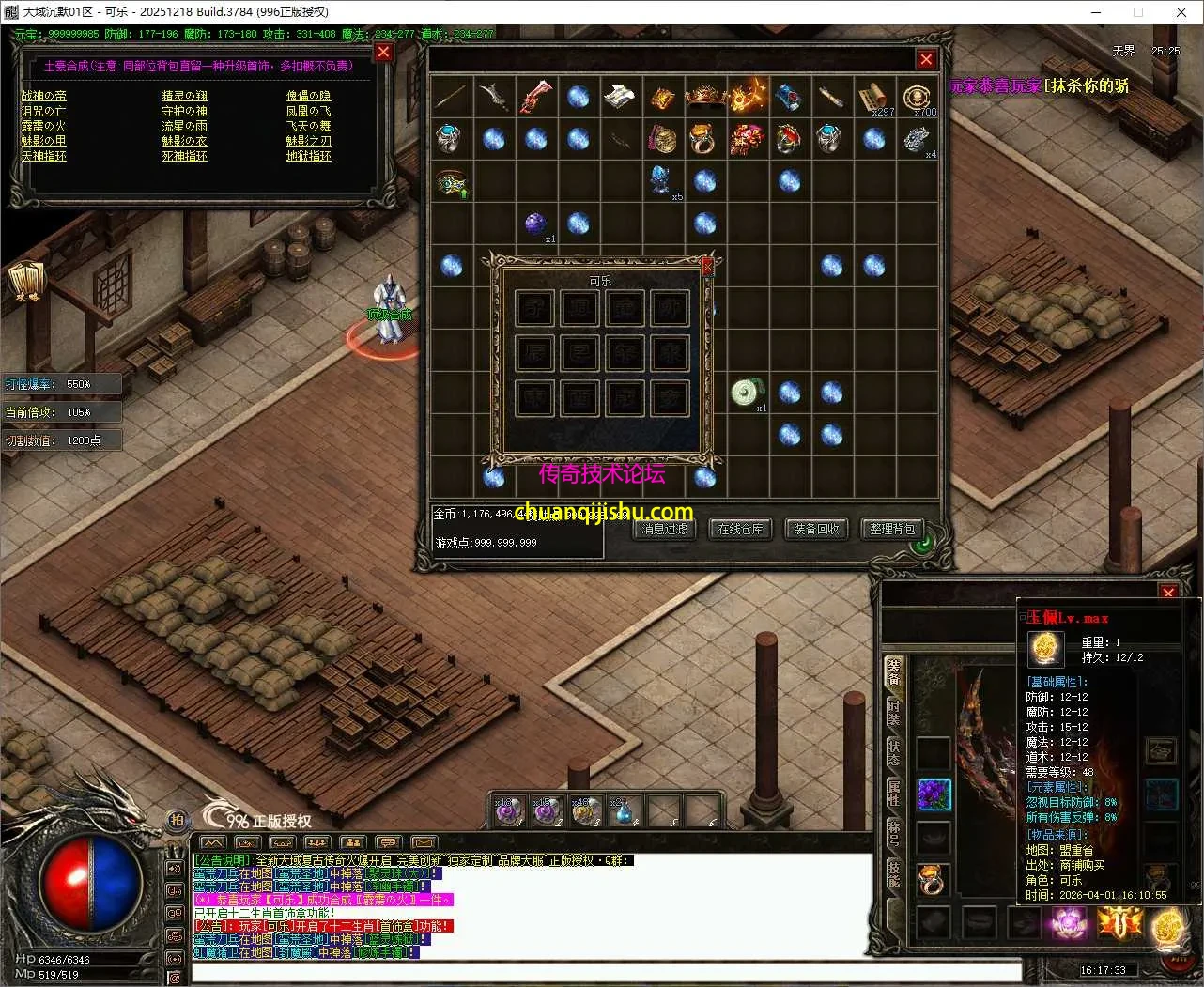1204x987 pixels.
Task: Select the red serrated sword in the bag
Action: tap(535, 97)
